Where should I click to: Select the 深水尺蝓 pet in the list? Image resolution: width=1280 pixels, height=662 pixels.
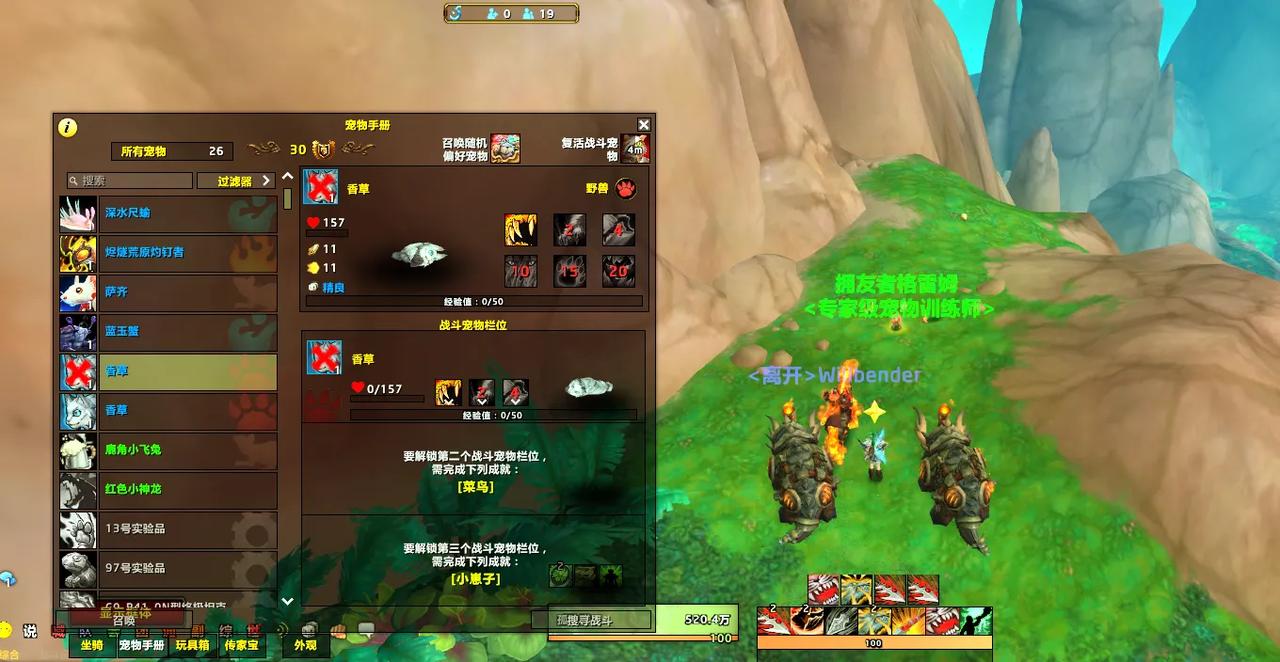tap(168, 213)
